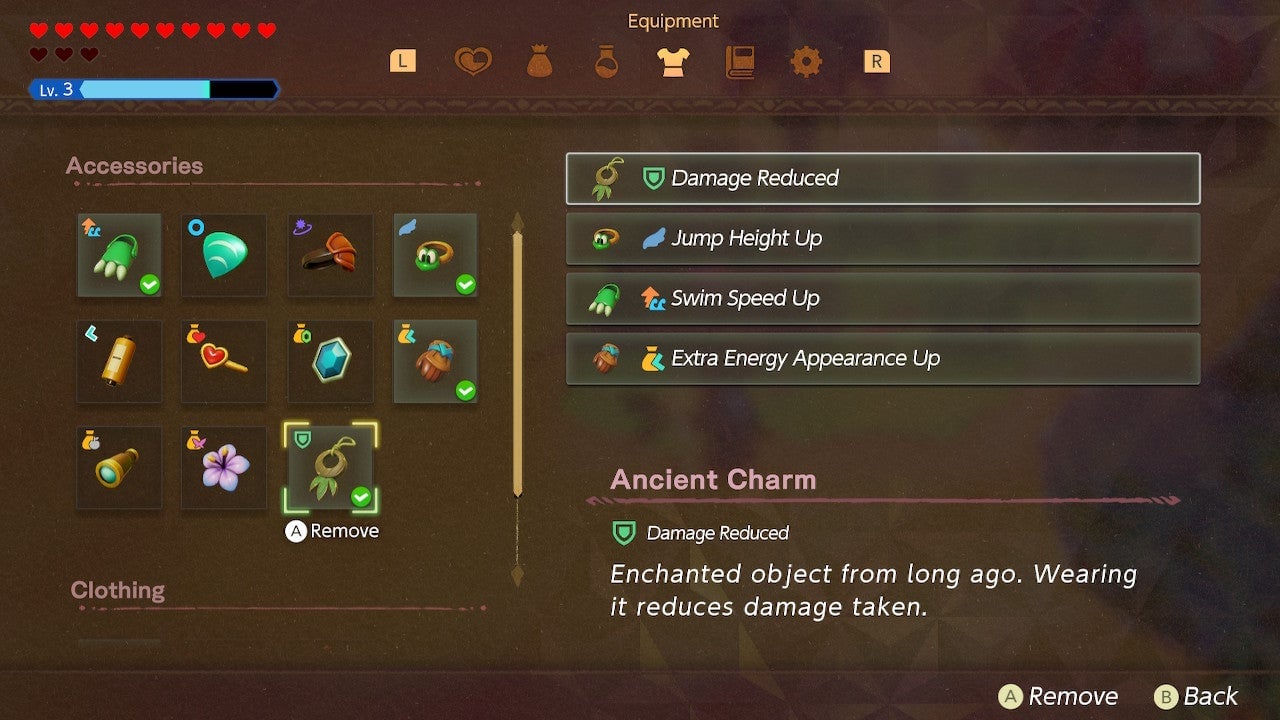Viewport: 1280px width, 720px height.
Task: Select the purple flower accessory thumbnail
Action: click(223, 468)
